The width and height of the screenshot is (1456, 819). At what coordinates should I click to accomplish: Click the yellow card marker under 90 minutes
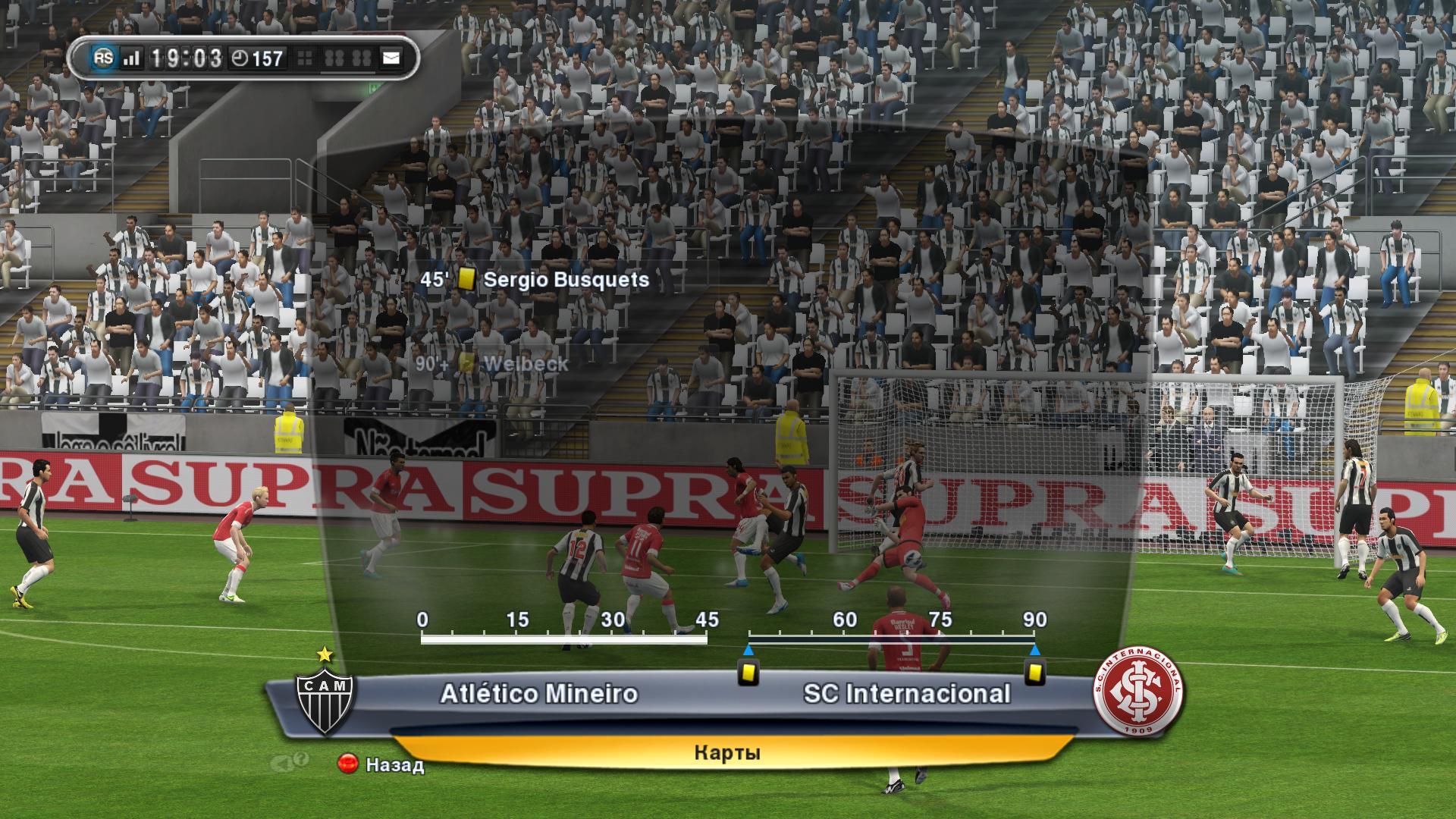pyautogui.click(x=1034, y=672)
